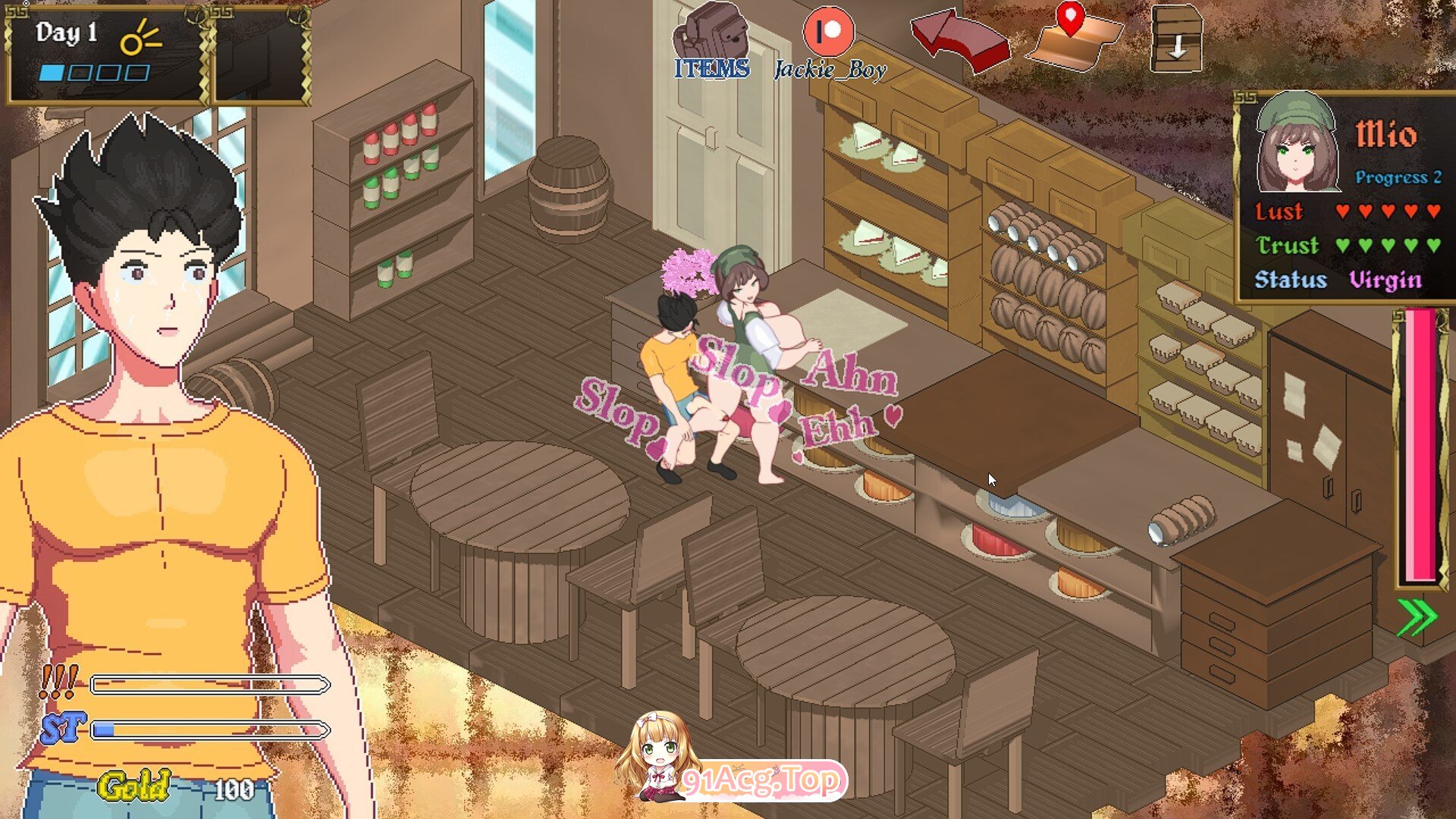Open the empty slot panel beside Day 1
1456x819 pixels.
pyautogui.click(x=258, y=45)
